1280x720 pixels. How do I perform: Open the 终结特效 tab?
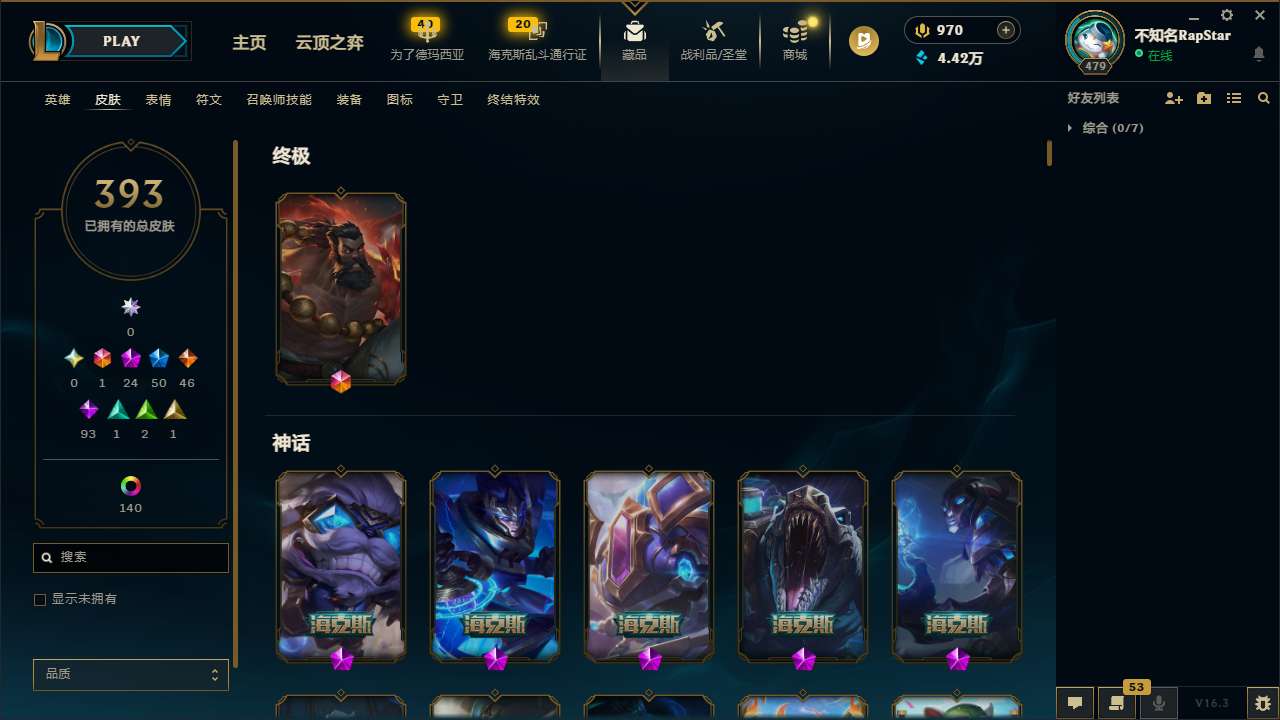(x=512, y=99)
